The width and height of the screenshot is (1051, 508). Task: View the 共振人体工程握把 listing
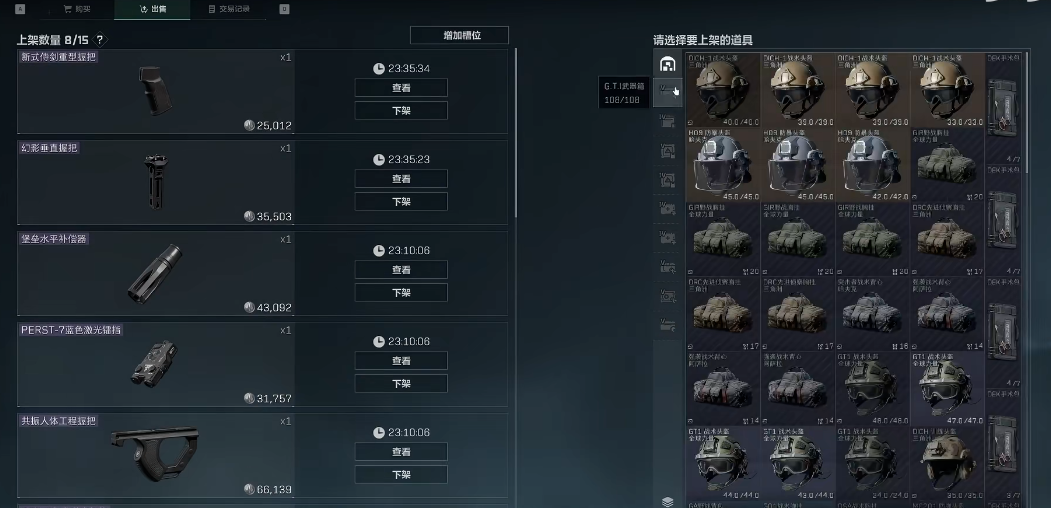coord(401,452)
